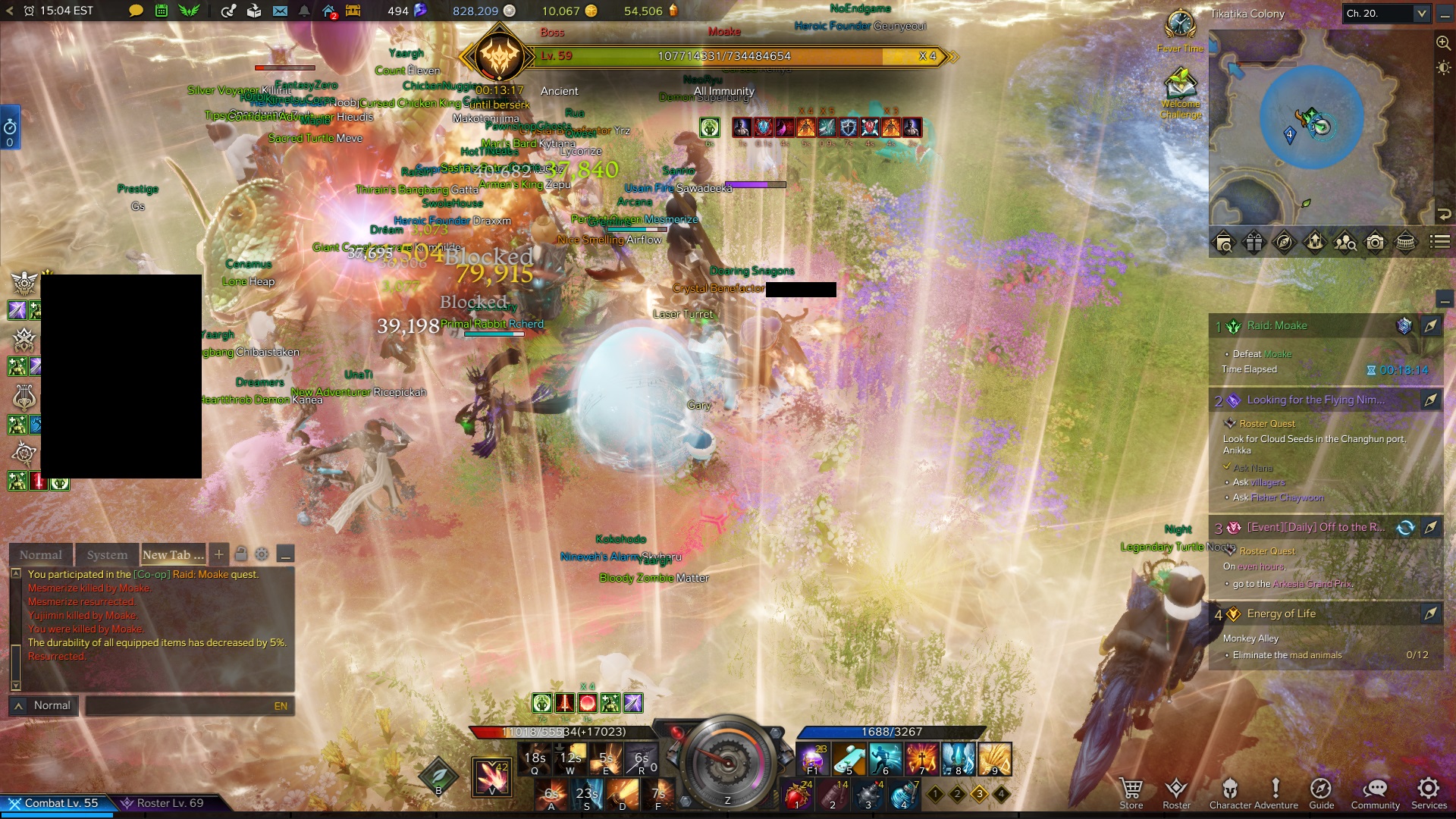Select the Energy of Life quest entry
The image size is (1456, 819).
point(1281,613)
